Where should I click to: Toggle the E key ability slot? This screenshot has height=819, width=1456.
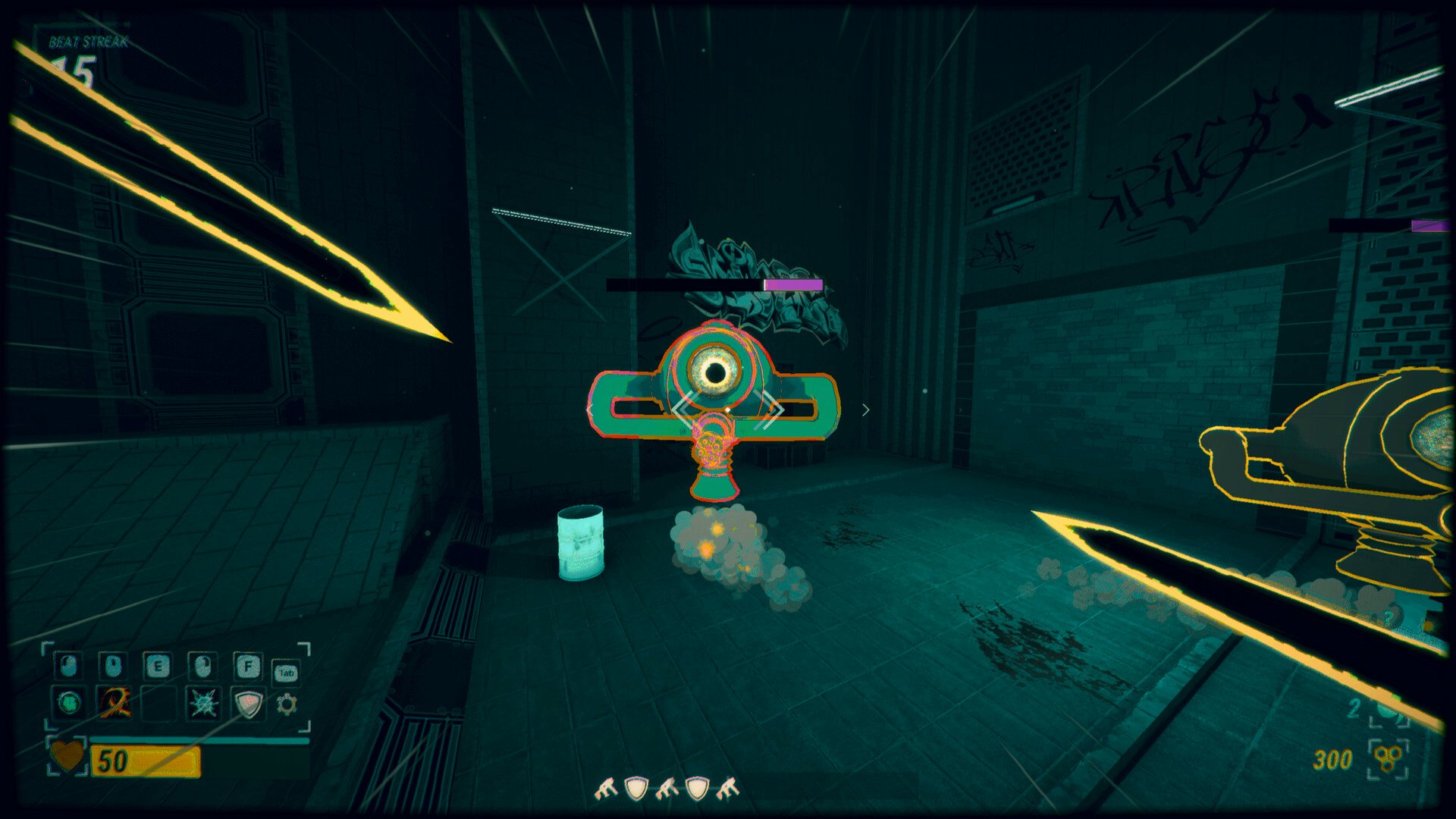click(158, 665)
